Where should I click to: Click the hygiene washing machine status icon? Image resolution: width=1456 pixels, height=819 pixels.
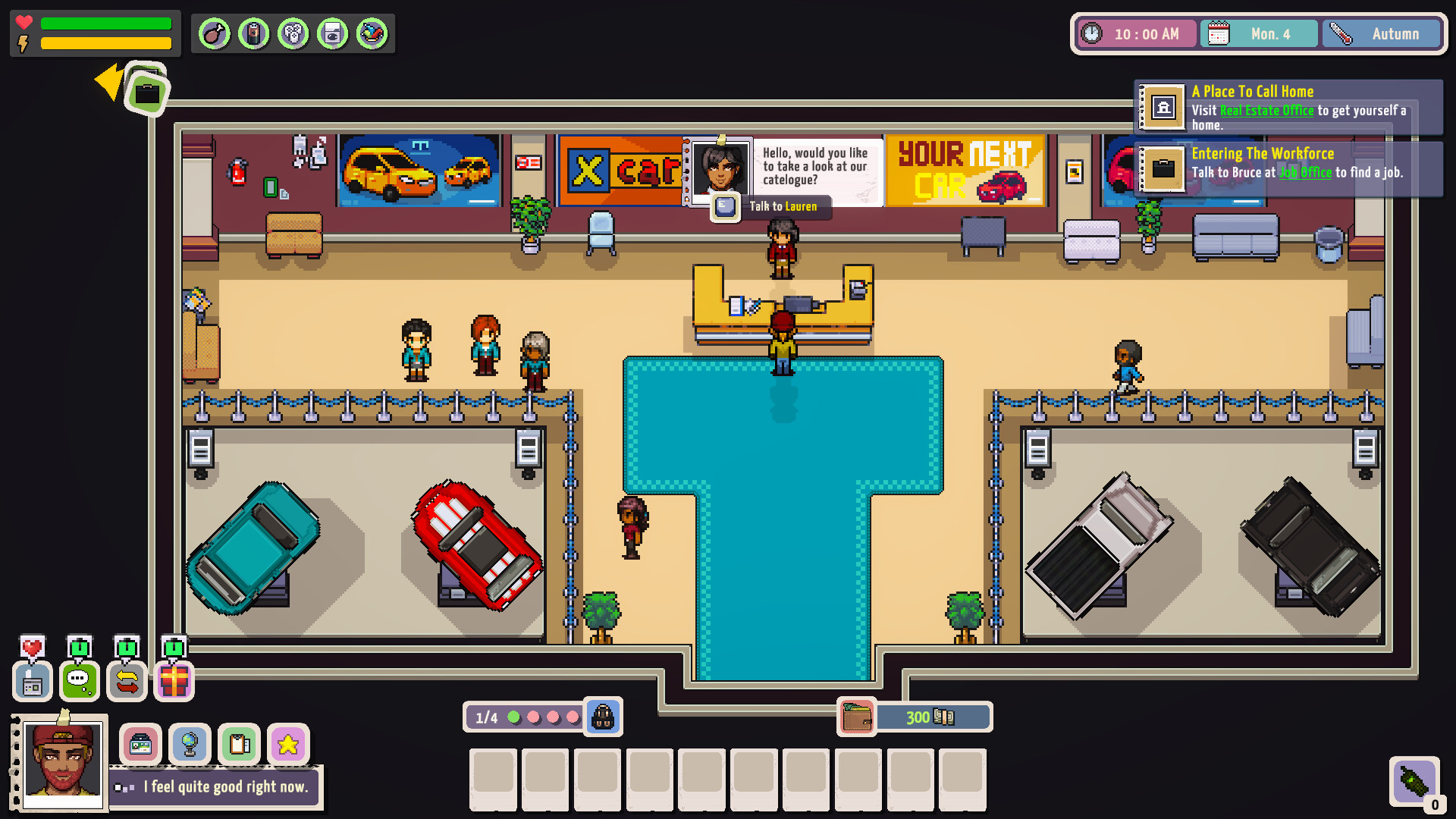[333, 33]
